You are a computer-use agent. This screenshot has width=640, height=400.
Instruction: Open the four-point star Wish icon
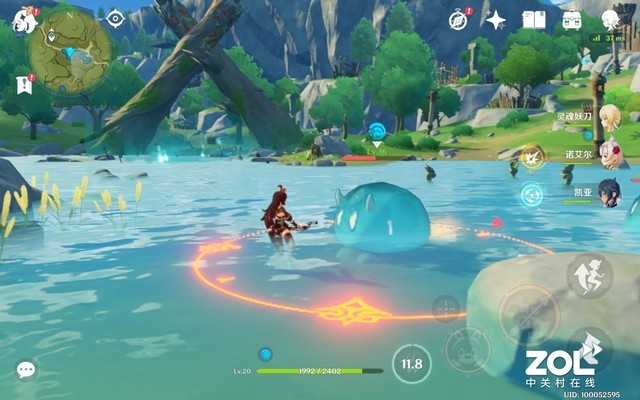click(496, 19)
